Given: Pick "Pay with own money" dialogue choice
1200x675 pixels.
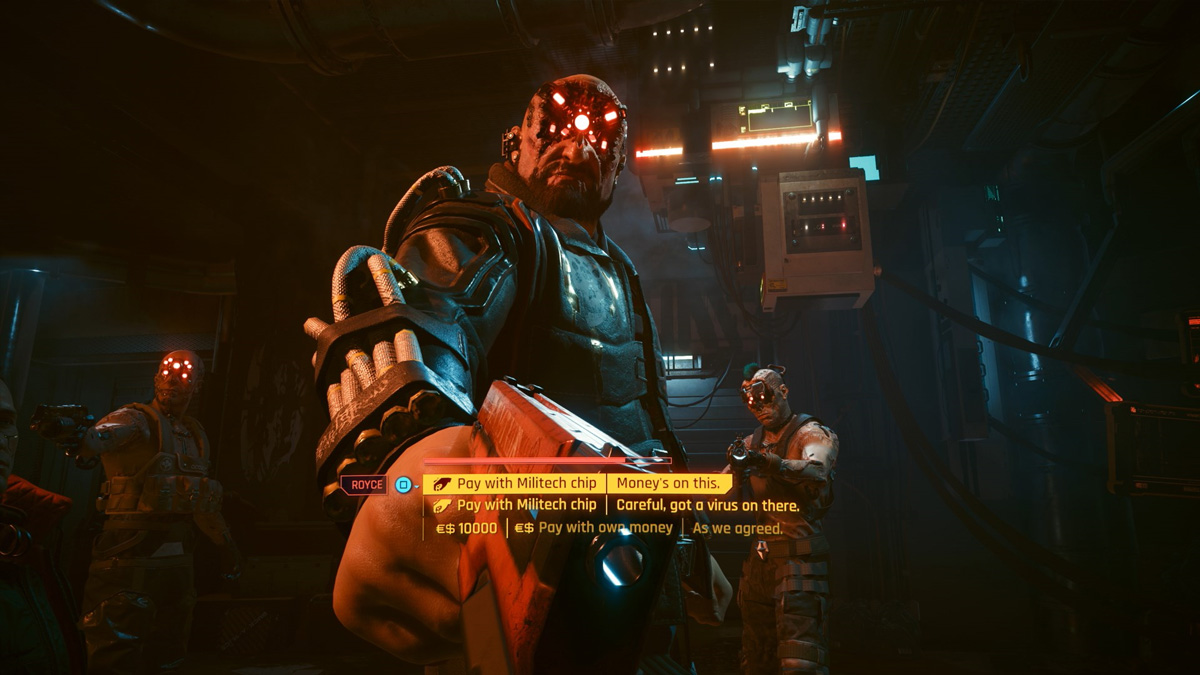Looking at the screenshot, I should (x=605, y=528).
